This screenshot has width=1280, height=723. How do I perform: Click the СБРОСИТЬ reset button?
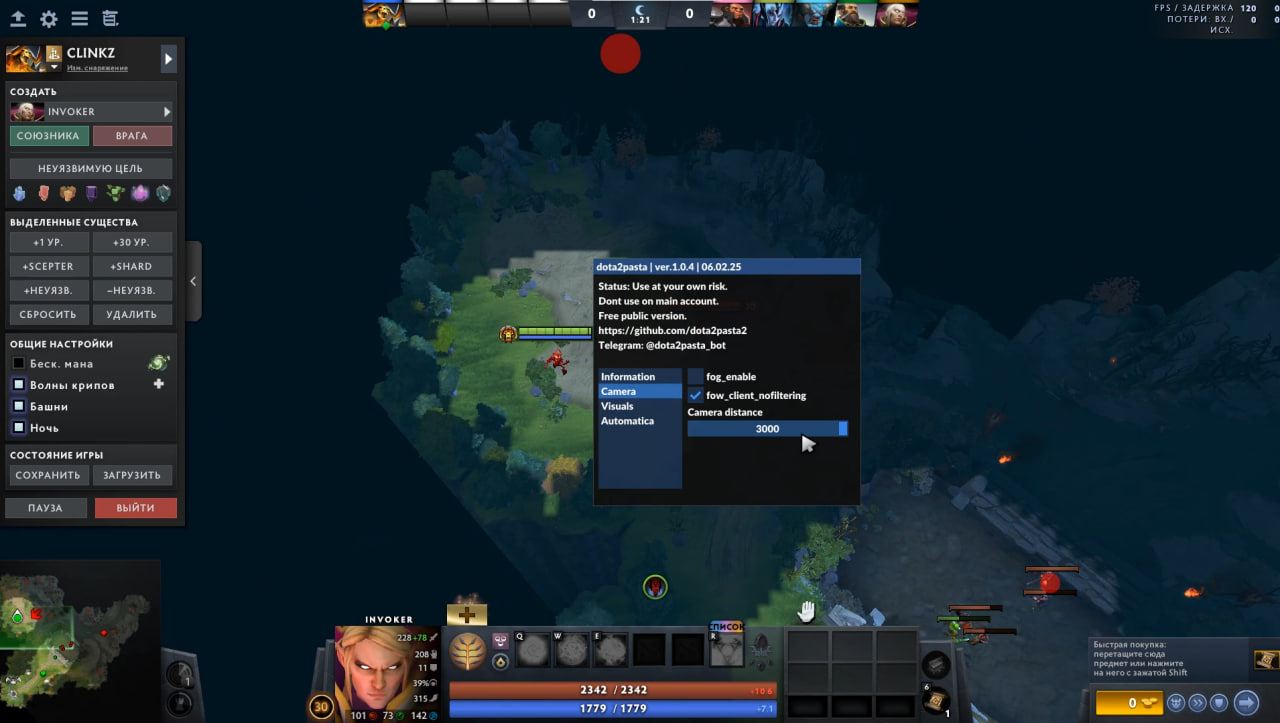(49, 314)
